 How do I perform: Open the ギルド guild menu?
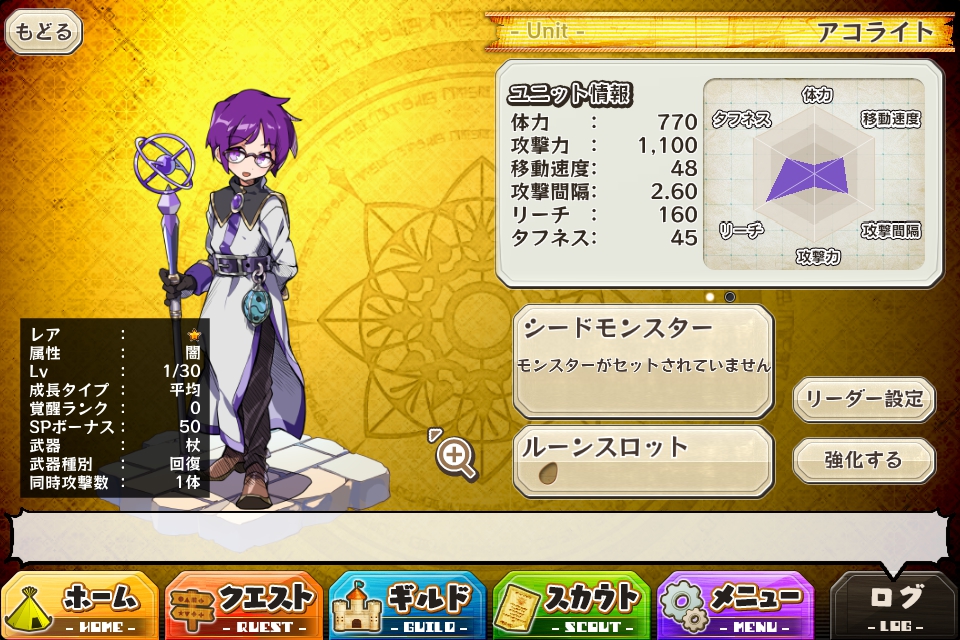pyautogui.click(x=408, y=604)
